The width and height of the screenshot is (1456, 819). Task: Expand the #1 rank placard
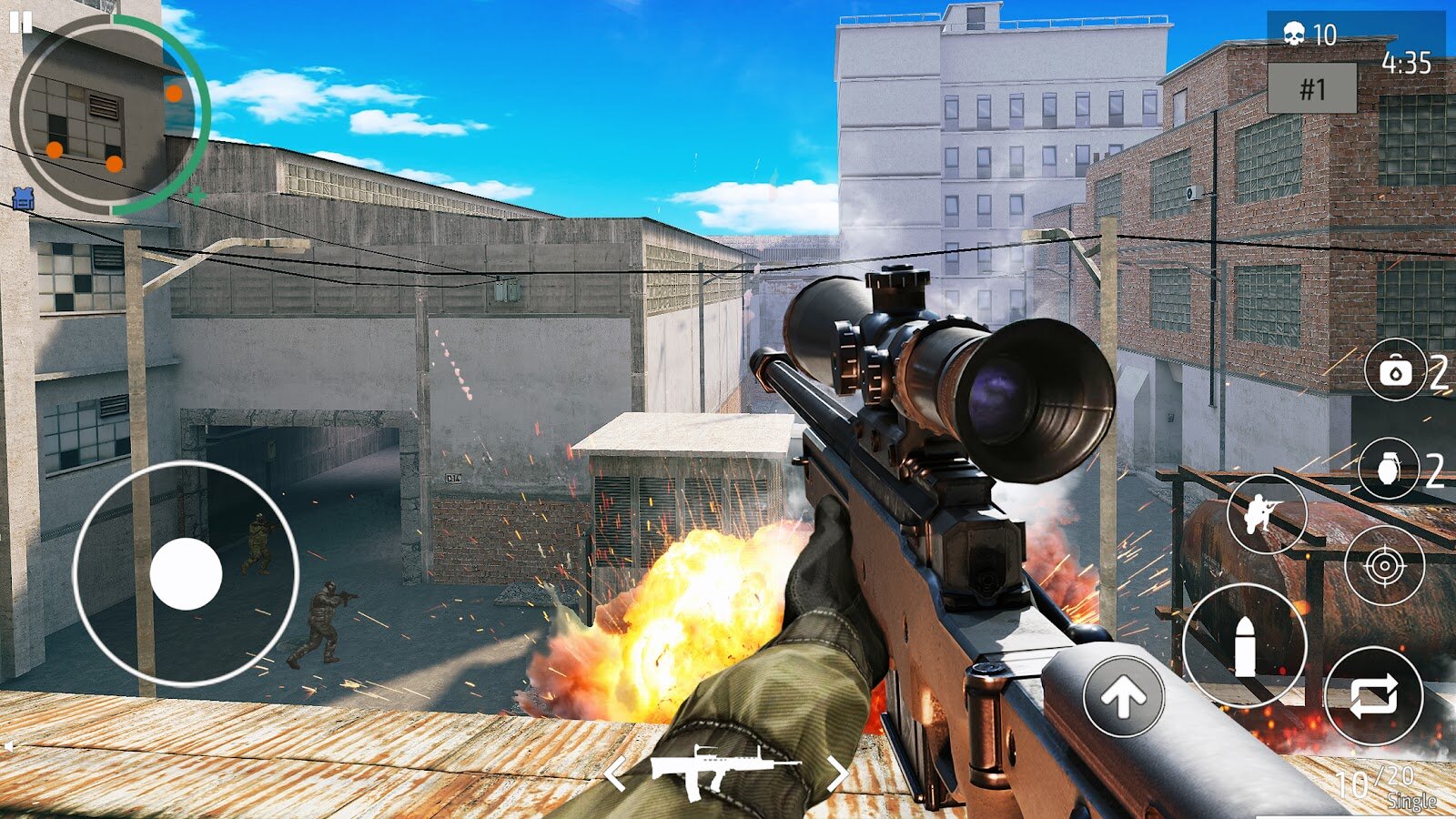pyautogui.click(x=1313, y=88)
